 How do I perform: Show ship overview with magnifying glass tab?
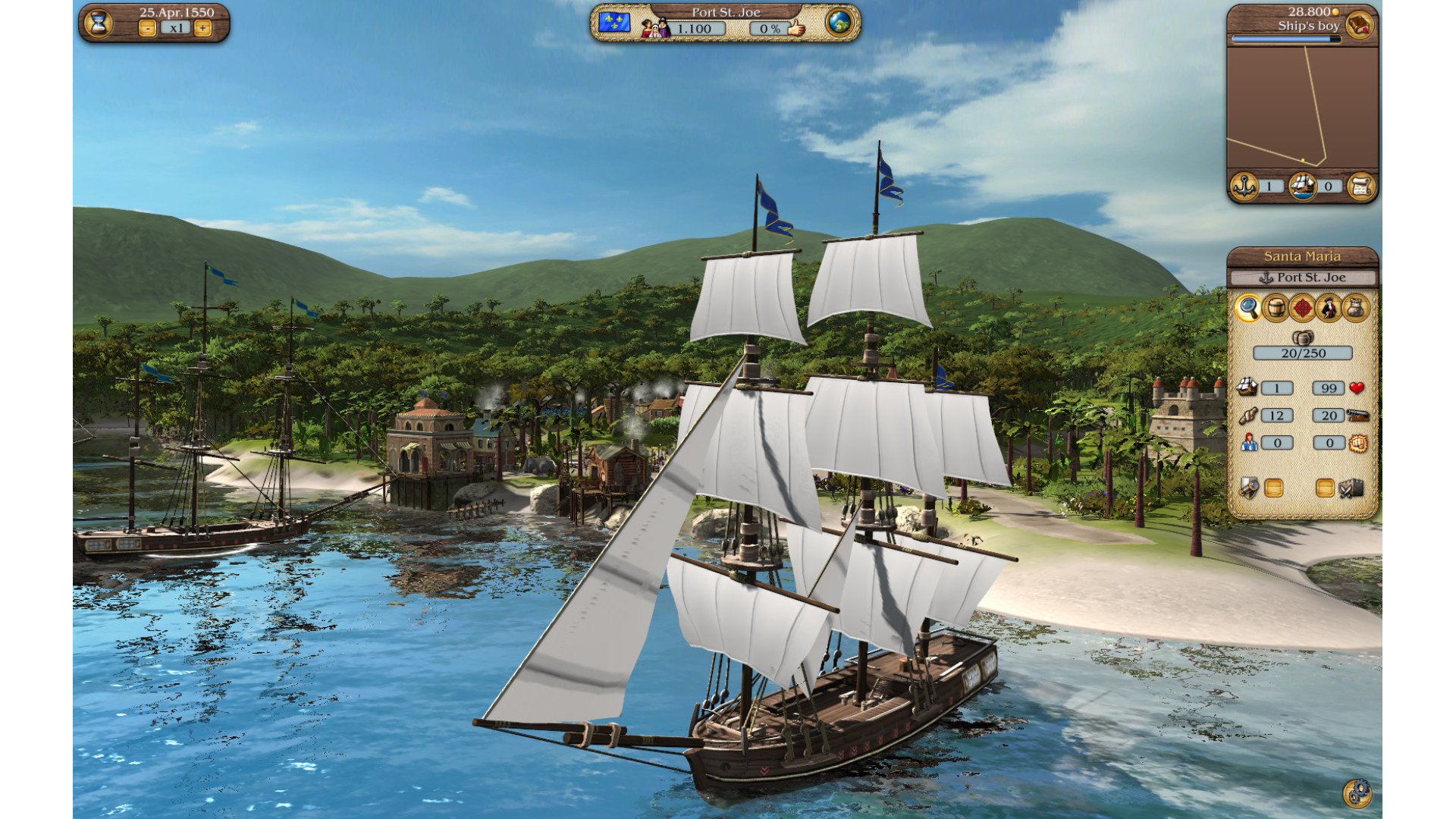coord(1248,309)
